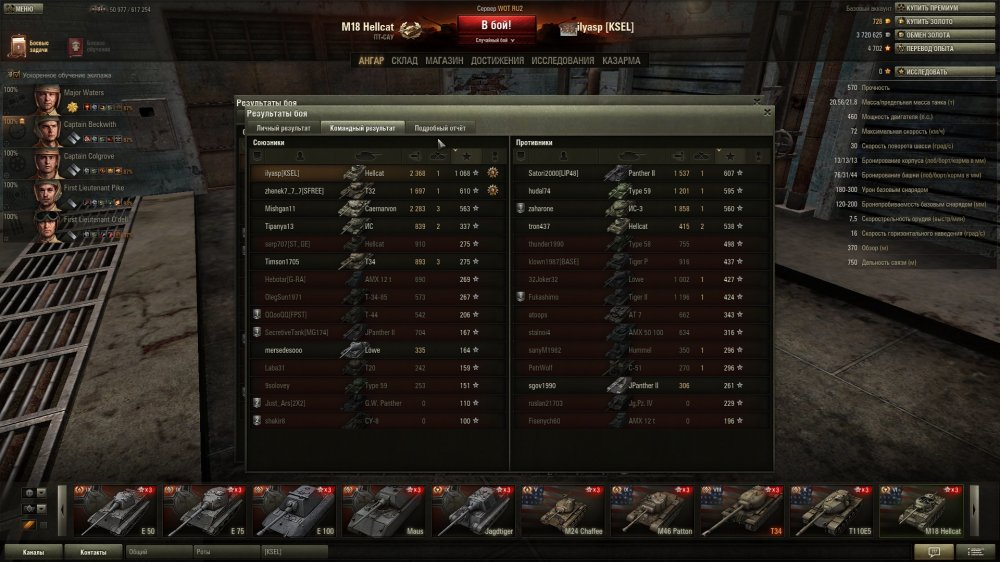The image size is (1000, 562).
Task: Open the МЕНЮ button
Action: 20,9
